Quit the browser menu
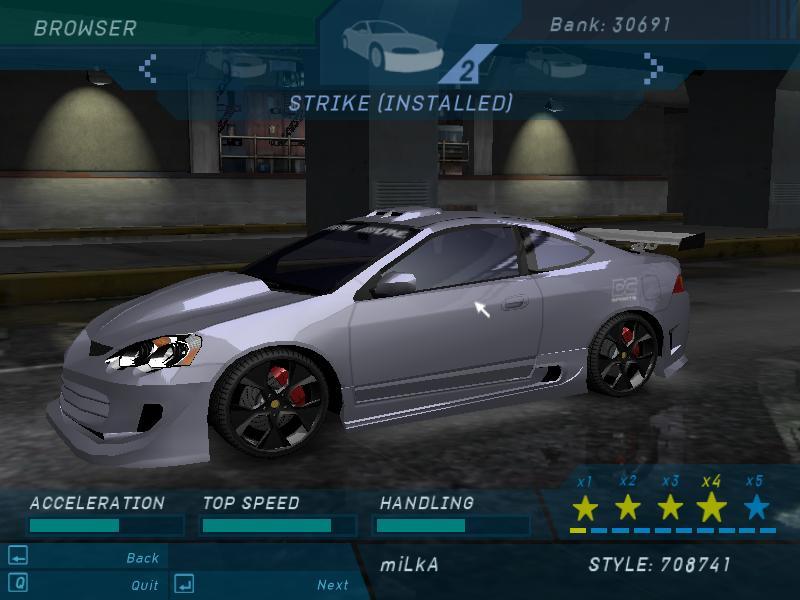 (144, 585)
